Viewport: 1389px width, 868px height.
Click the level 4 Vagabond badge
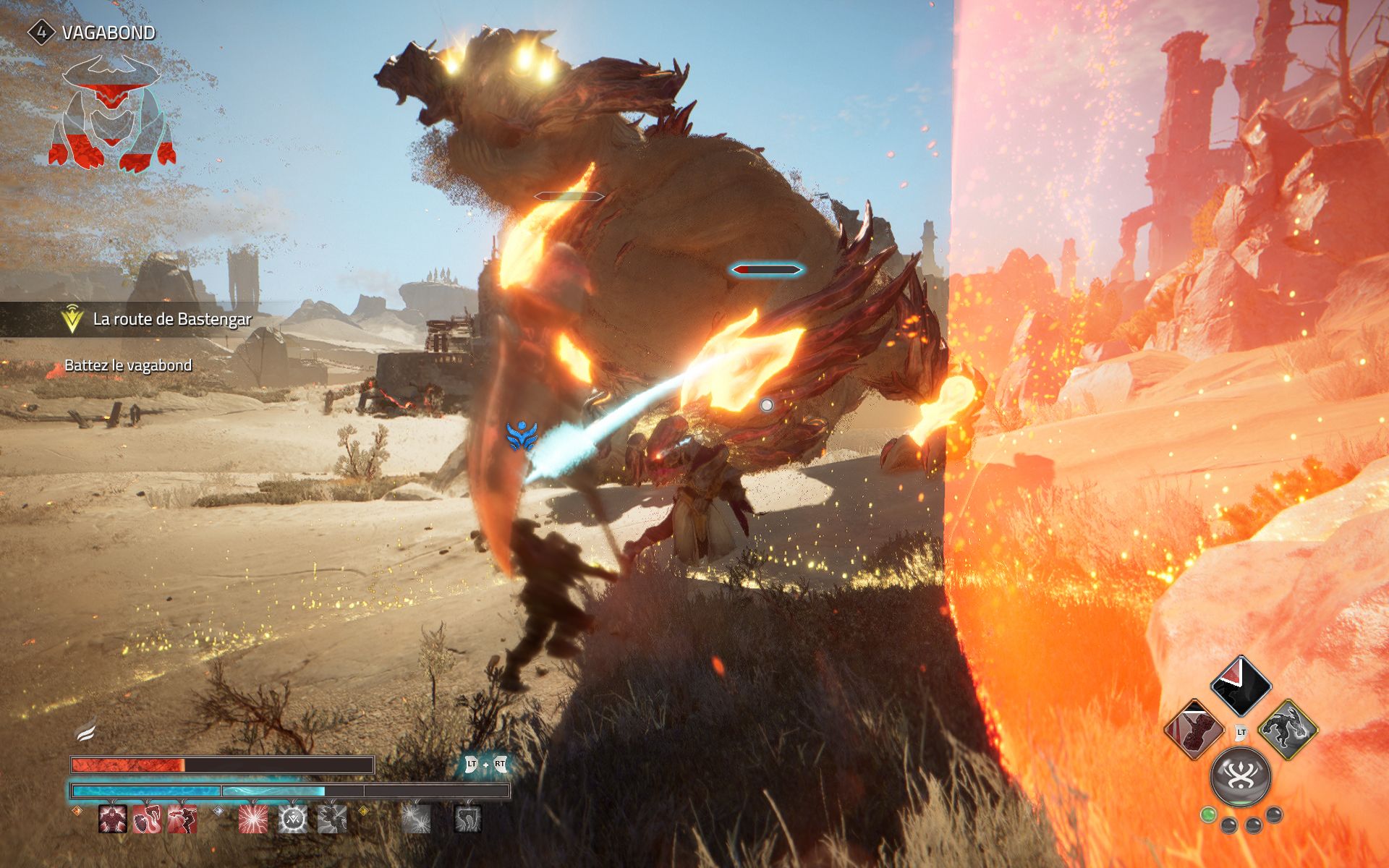(41, 33)
